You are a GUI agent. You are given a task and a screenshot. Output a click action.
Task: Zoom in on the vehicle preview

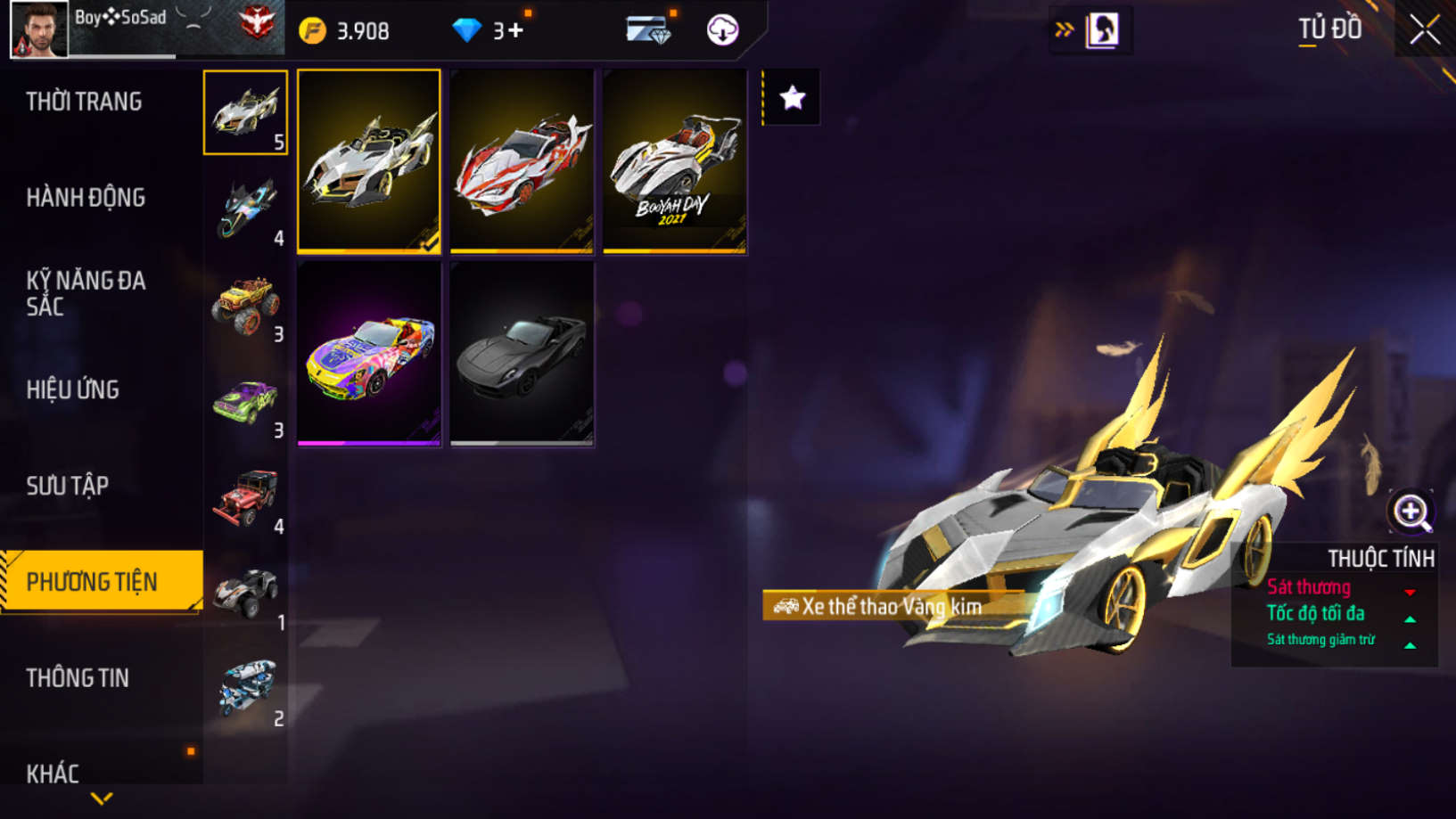[x=1410, y=512]
